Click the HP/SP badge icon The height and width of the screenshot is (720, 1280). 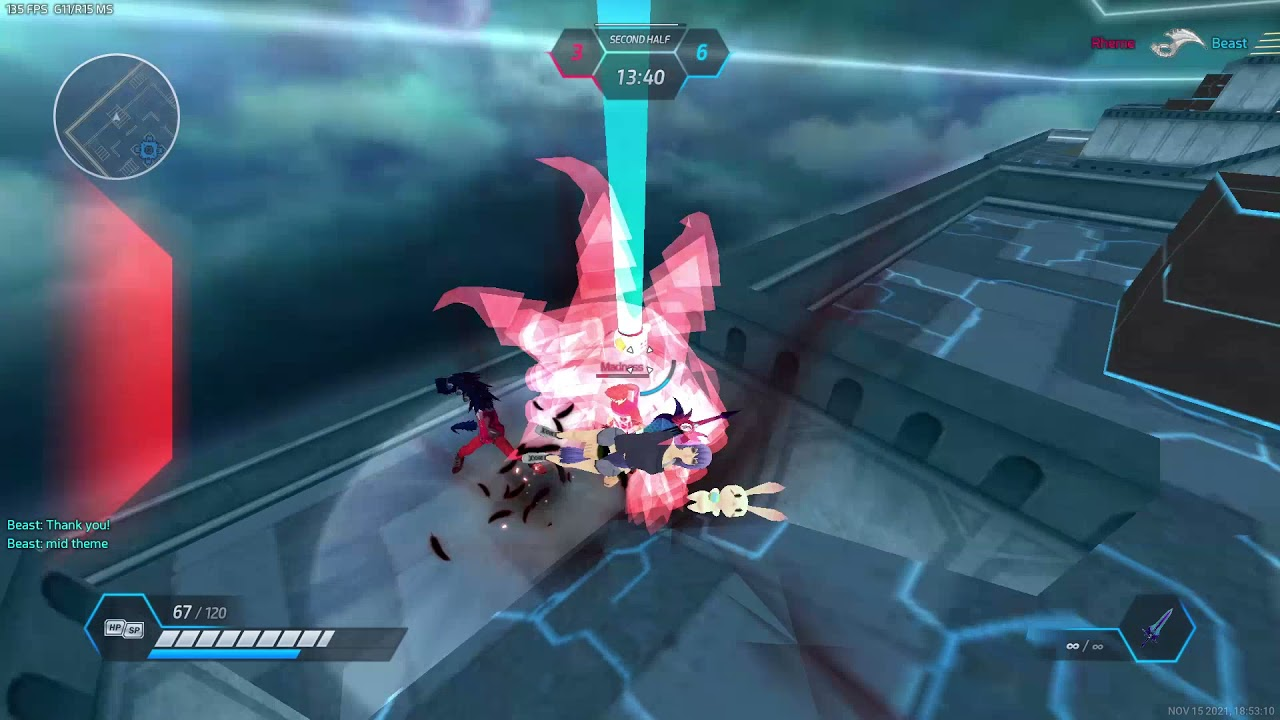click(x=124, y=628)
